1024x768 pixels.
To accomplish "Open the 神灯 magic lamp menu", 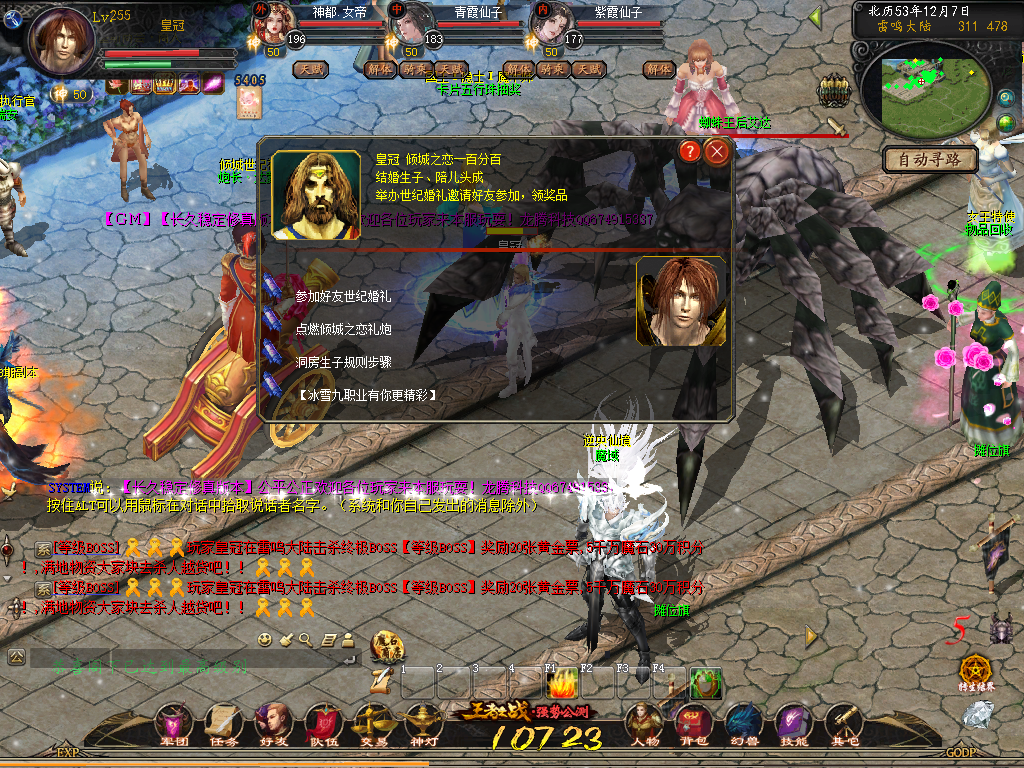I will click(424, 722).
